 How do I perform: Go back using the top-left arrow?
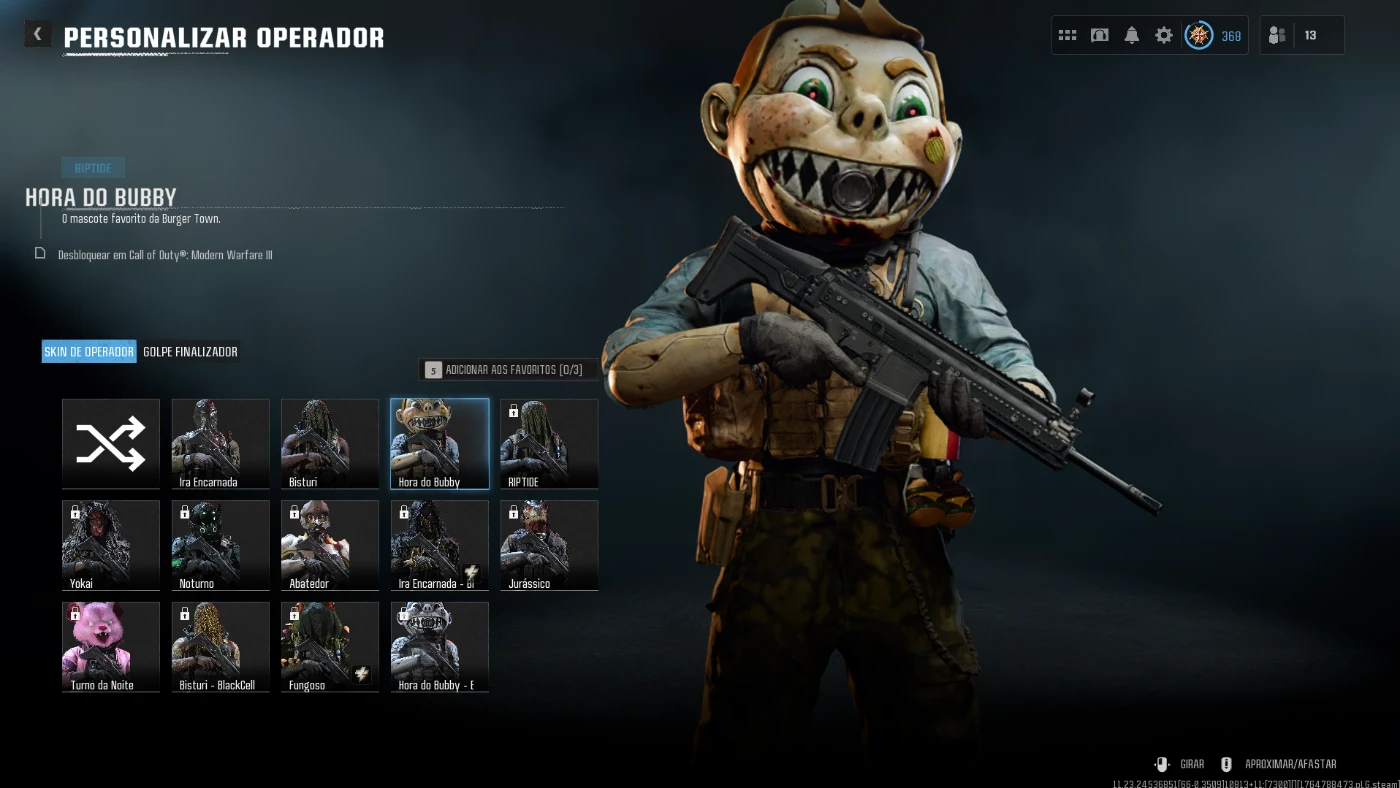[38, 35]
